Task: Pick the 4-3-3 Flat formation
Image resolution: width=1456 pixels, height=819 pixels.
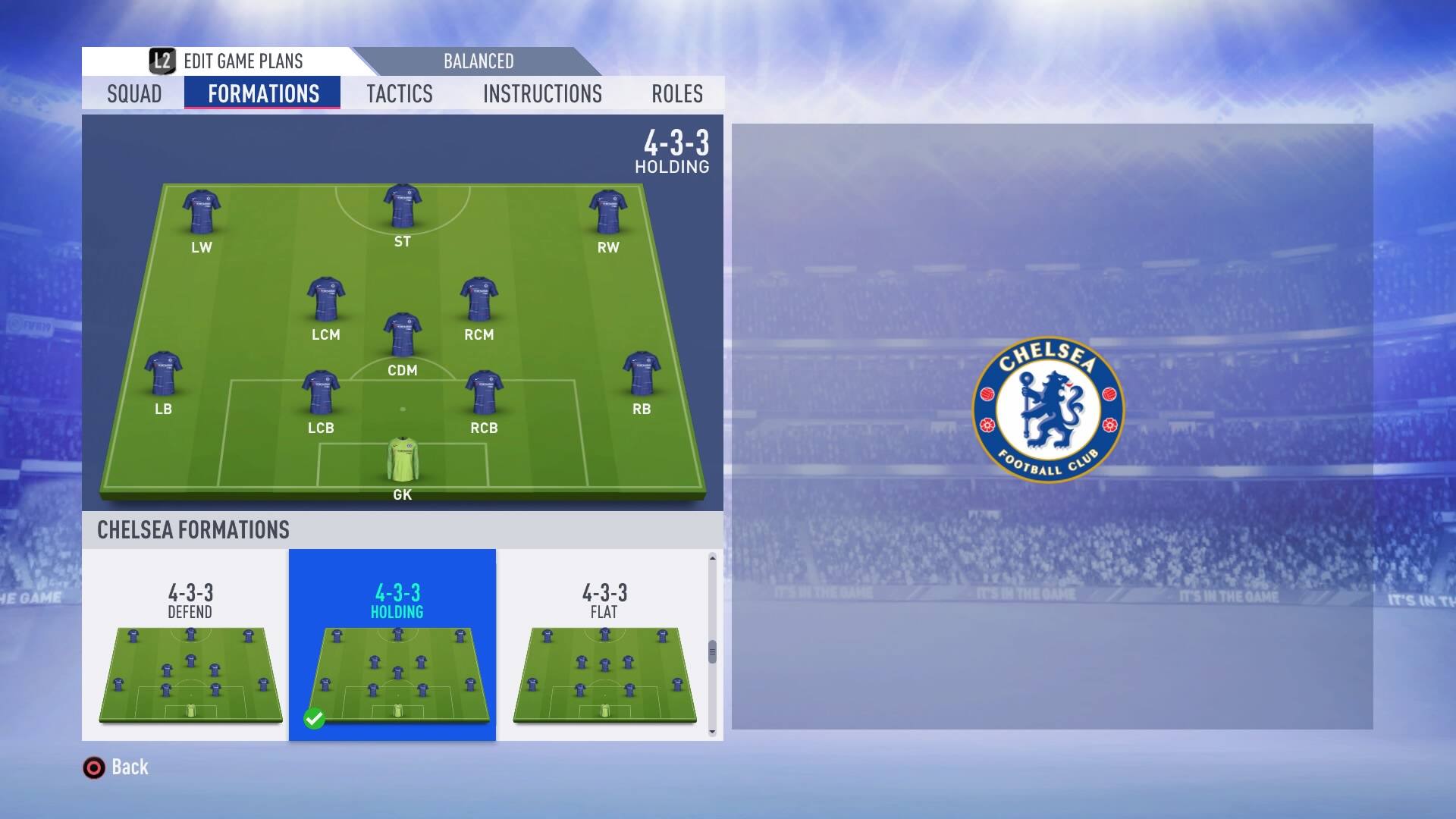Action: [x=604, y=645]
